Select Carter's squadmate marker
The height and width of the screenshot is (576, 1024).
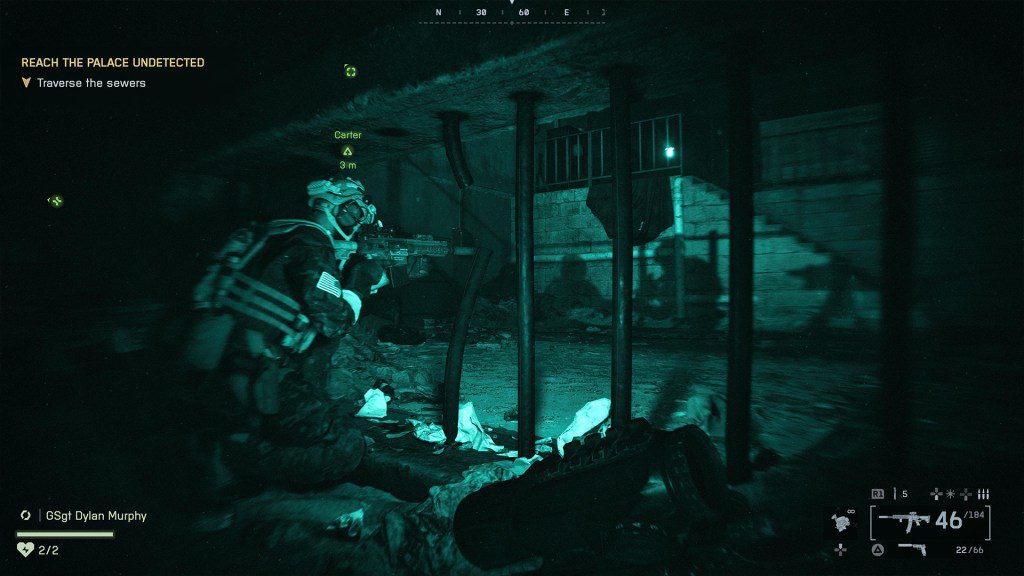[x=348, y=151]
